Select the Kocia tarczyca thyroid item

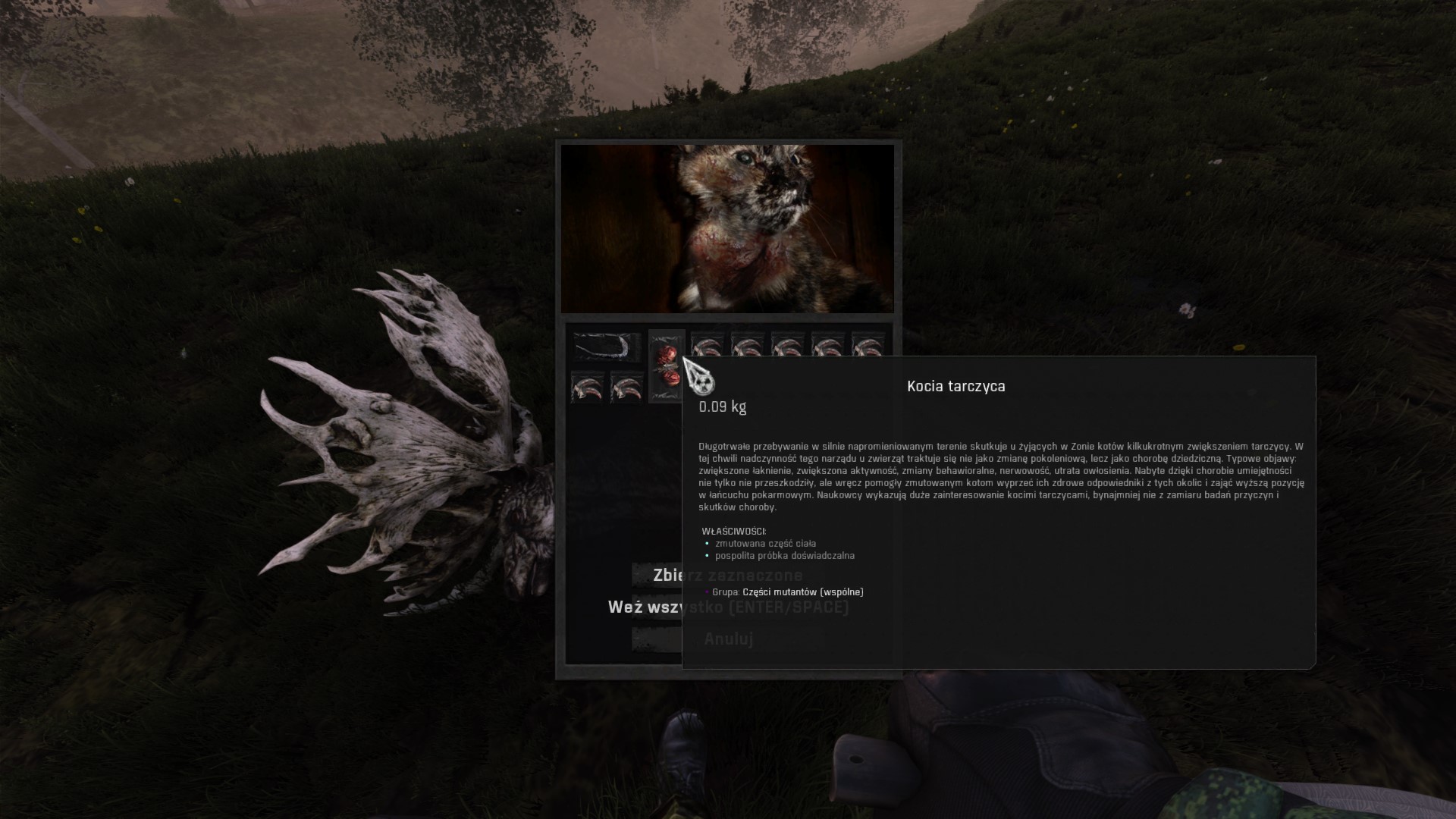(x=667, y=366)
